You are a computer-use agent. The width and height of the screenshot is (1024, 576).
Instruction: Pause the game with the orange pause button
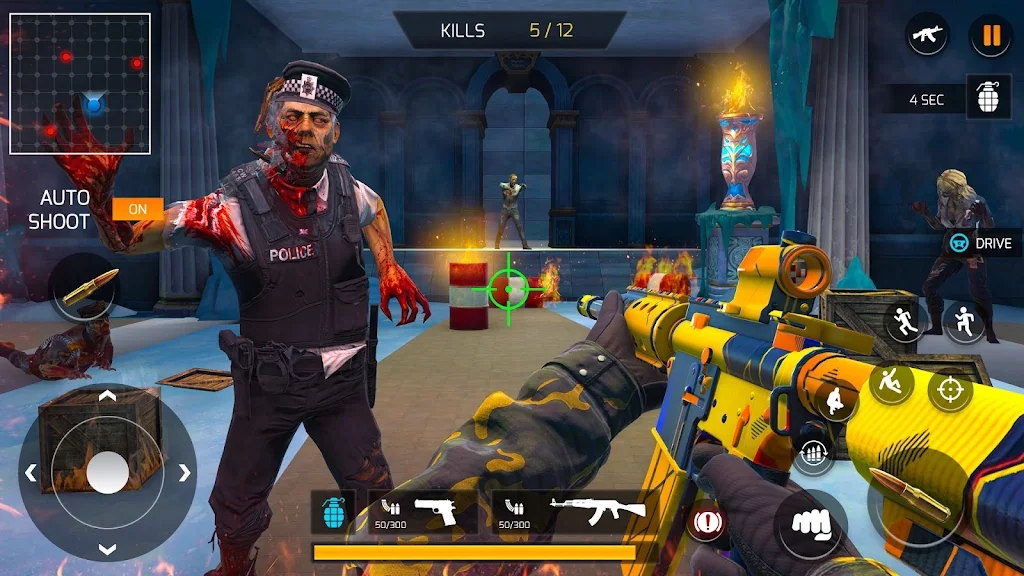coord(991,37)
